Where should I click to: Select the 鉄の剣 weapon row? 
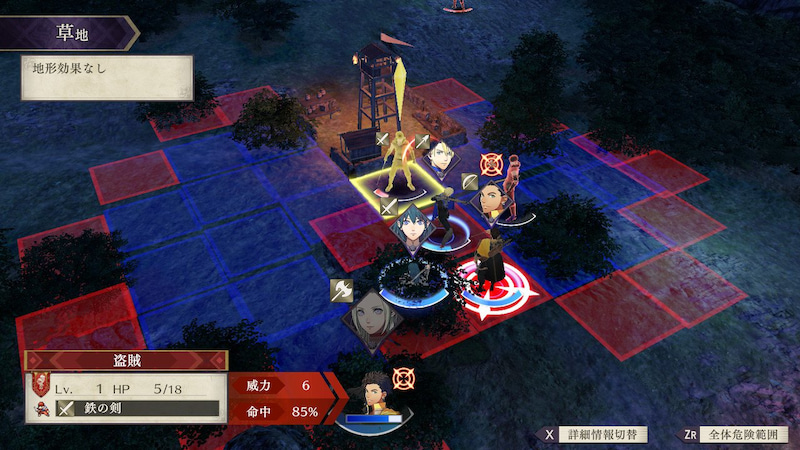pos(137,408)
